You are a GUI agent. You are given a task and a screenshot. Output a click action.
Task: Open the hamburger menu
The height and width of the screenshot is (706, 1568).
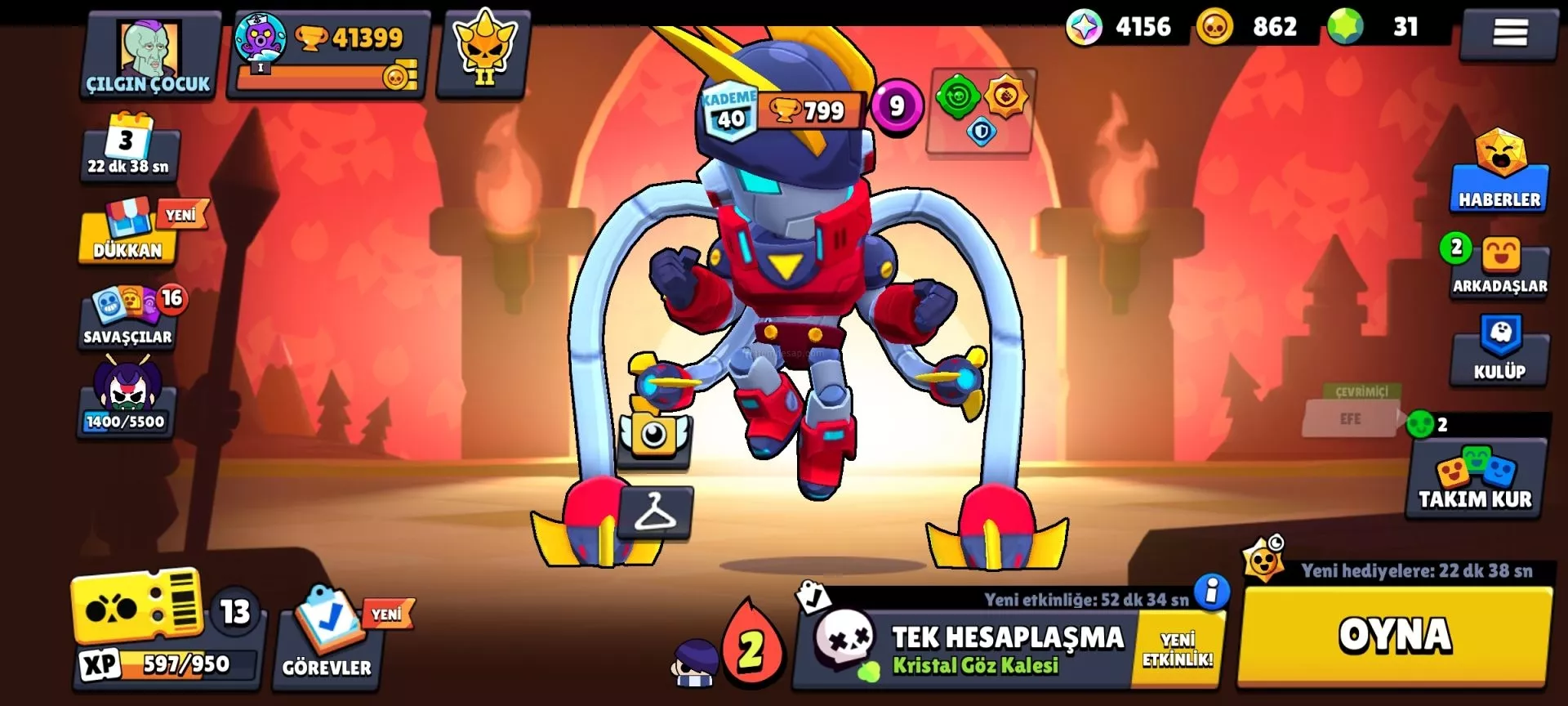(1509, 33)
